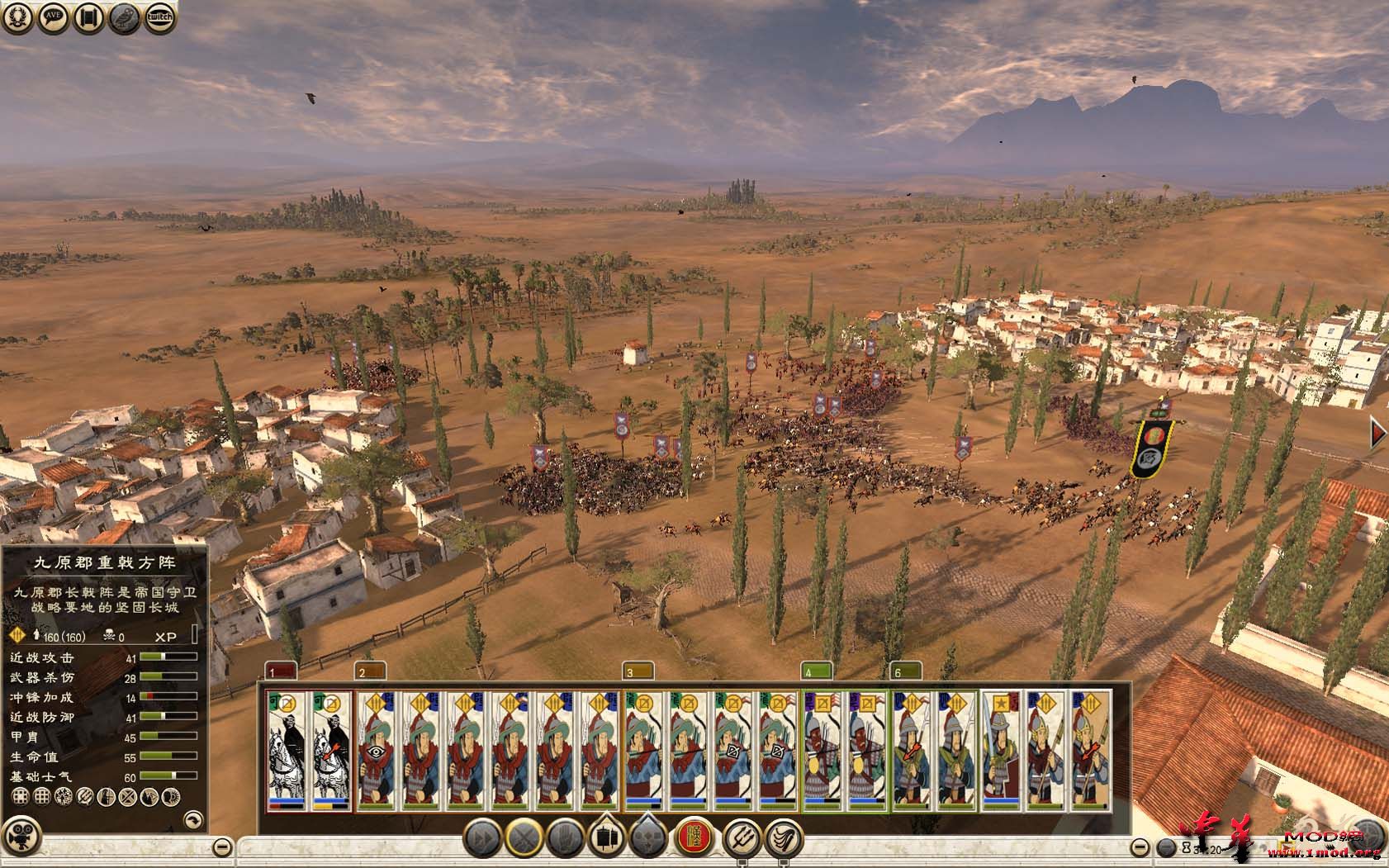Toggle the crossed swords melee button
The width and height of the screenshot is (1389, 868).
(524, 837)
